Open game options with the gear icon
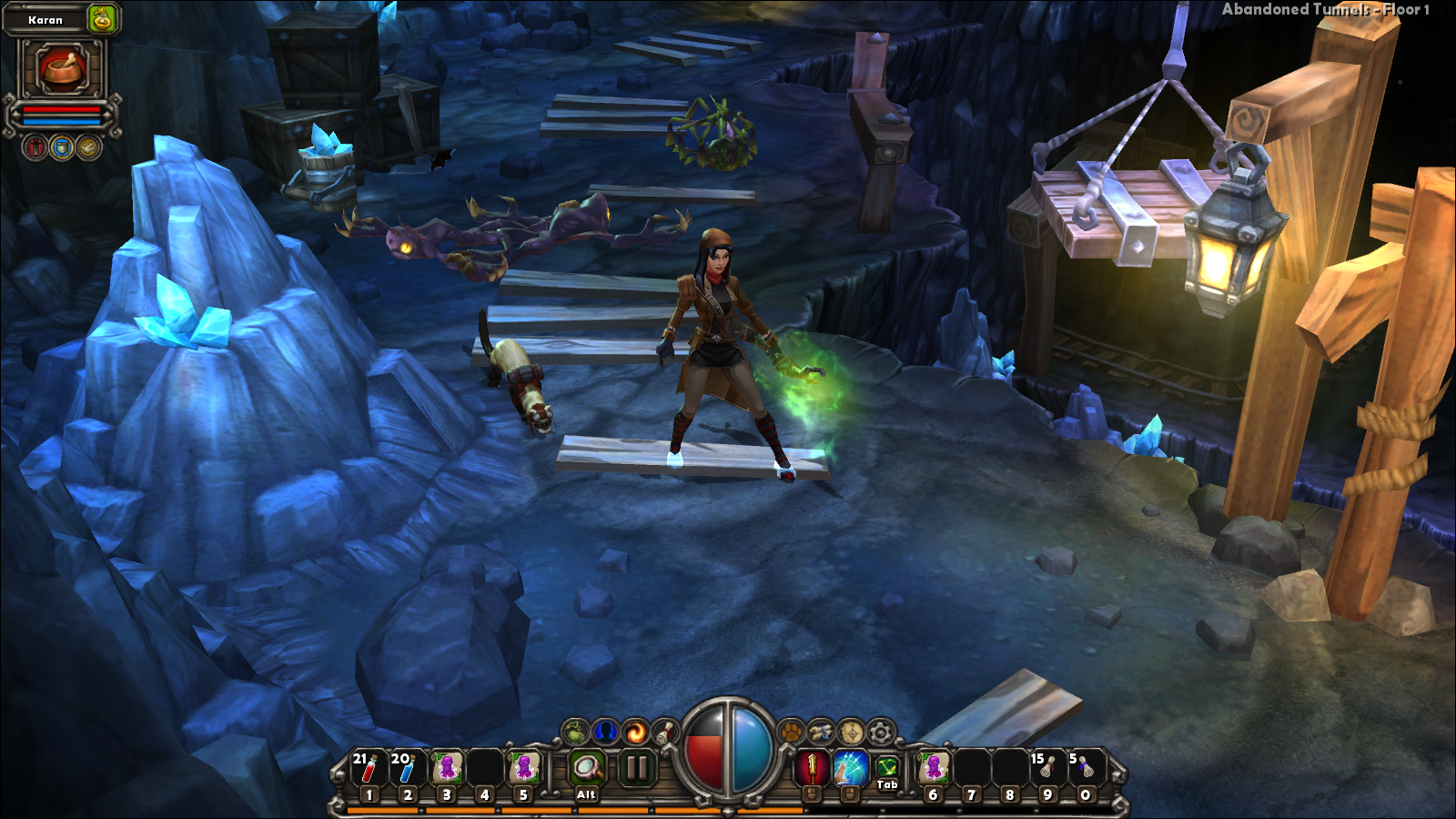Image resolution: width=1456 pixels, height=819 pixels. 881,731
